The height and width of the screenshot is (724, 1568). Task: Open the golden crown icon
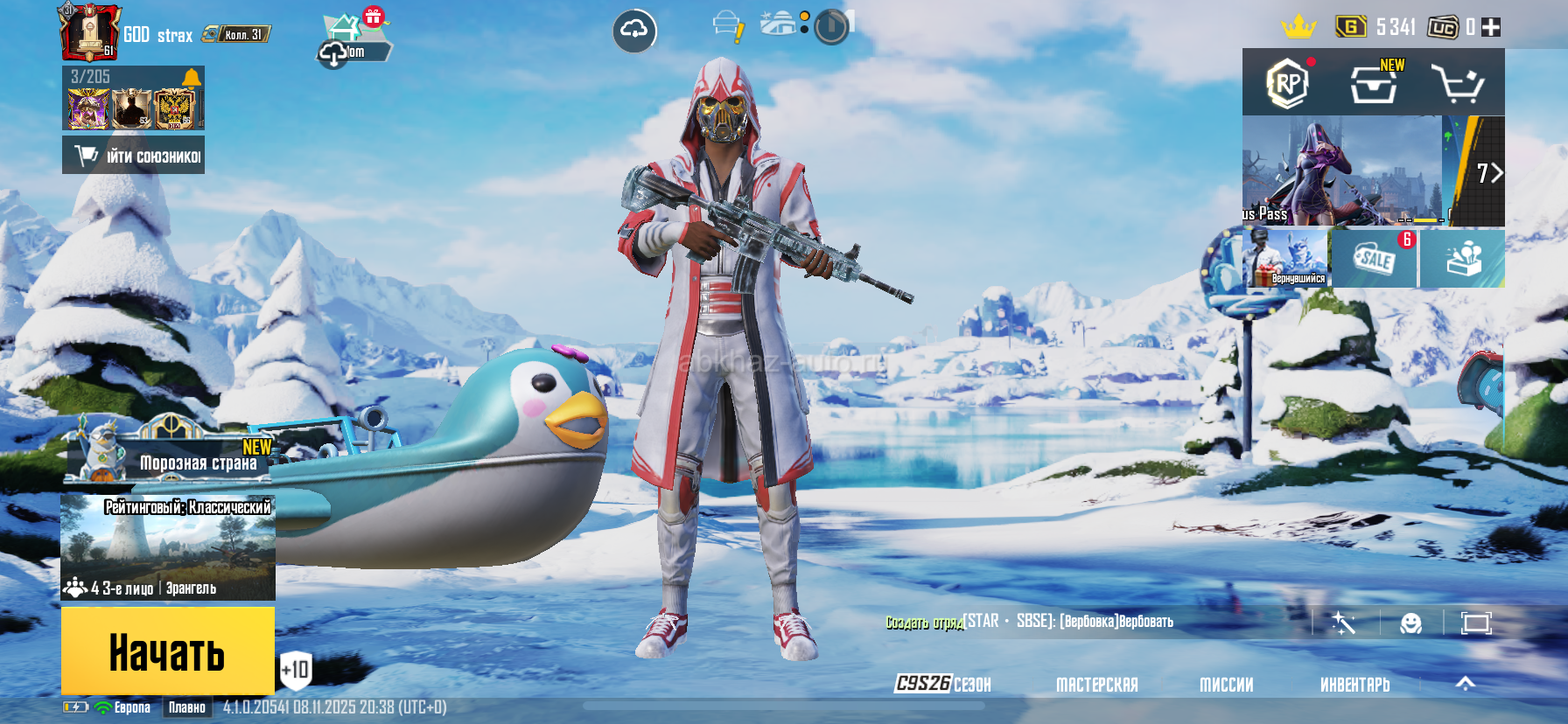coord(1298,27)
